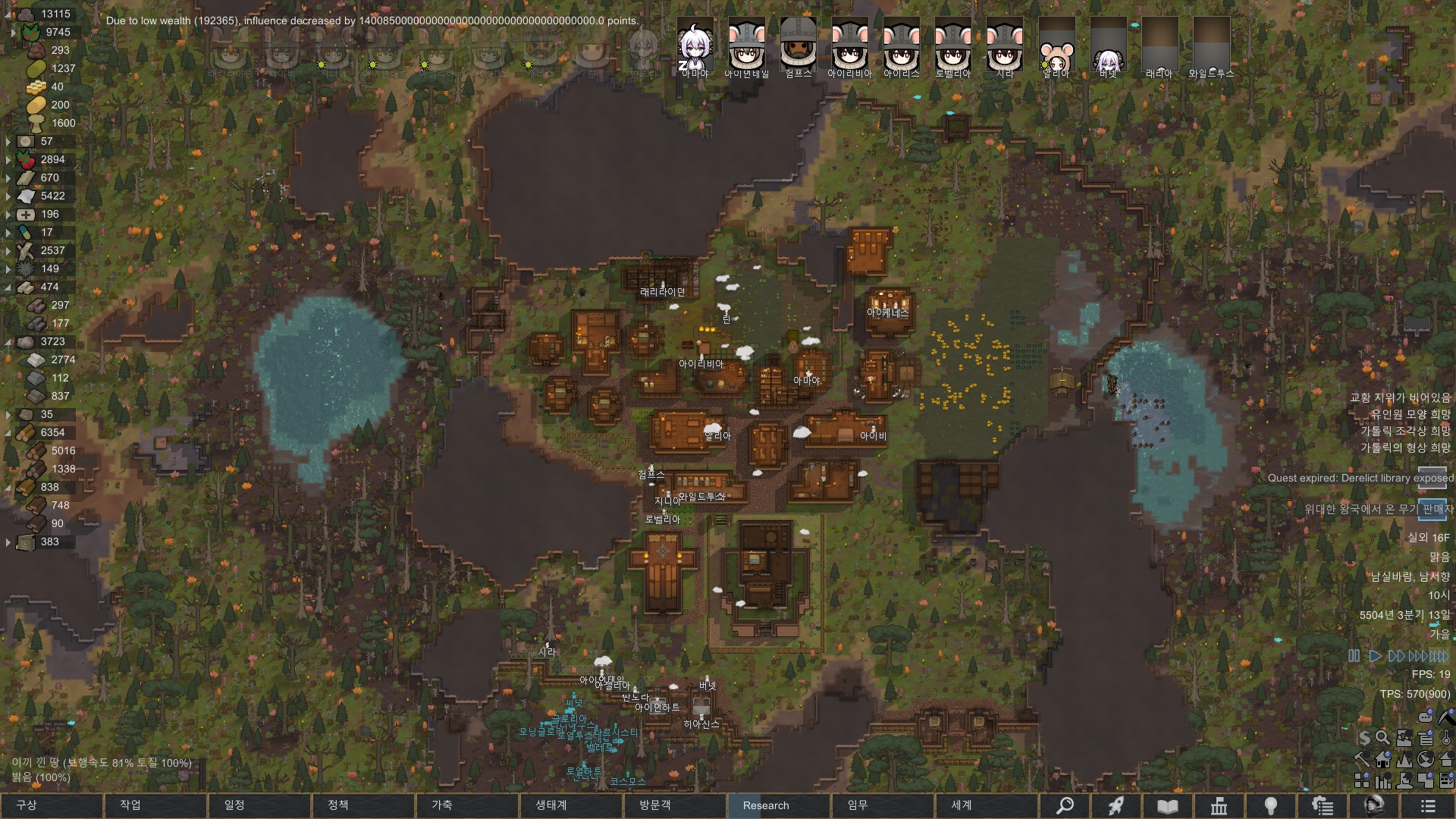Open the 생태계 (Wildlife) tab
This screenshot has height=819, width=1456.
570,805
